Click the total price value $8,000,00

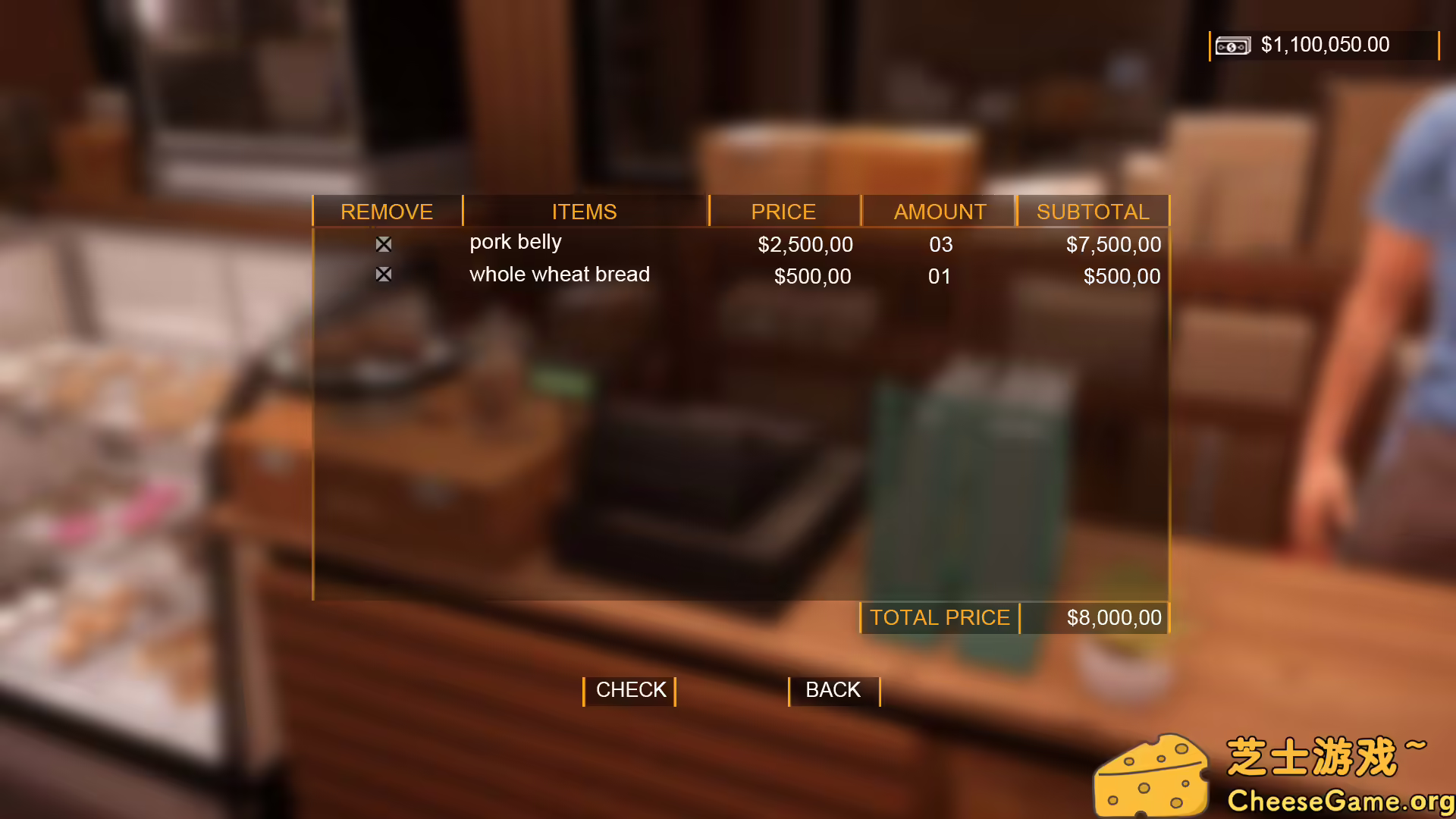tap(1115, 617)
